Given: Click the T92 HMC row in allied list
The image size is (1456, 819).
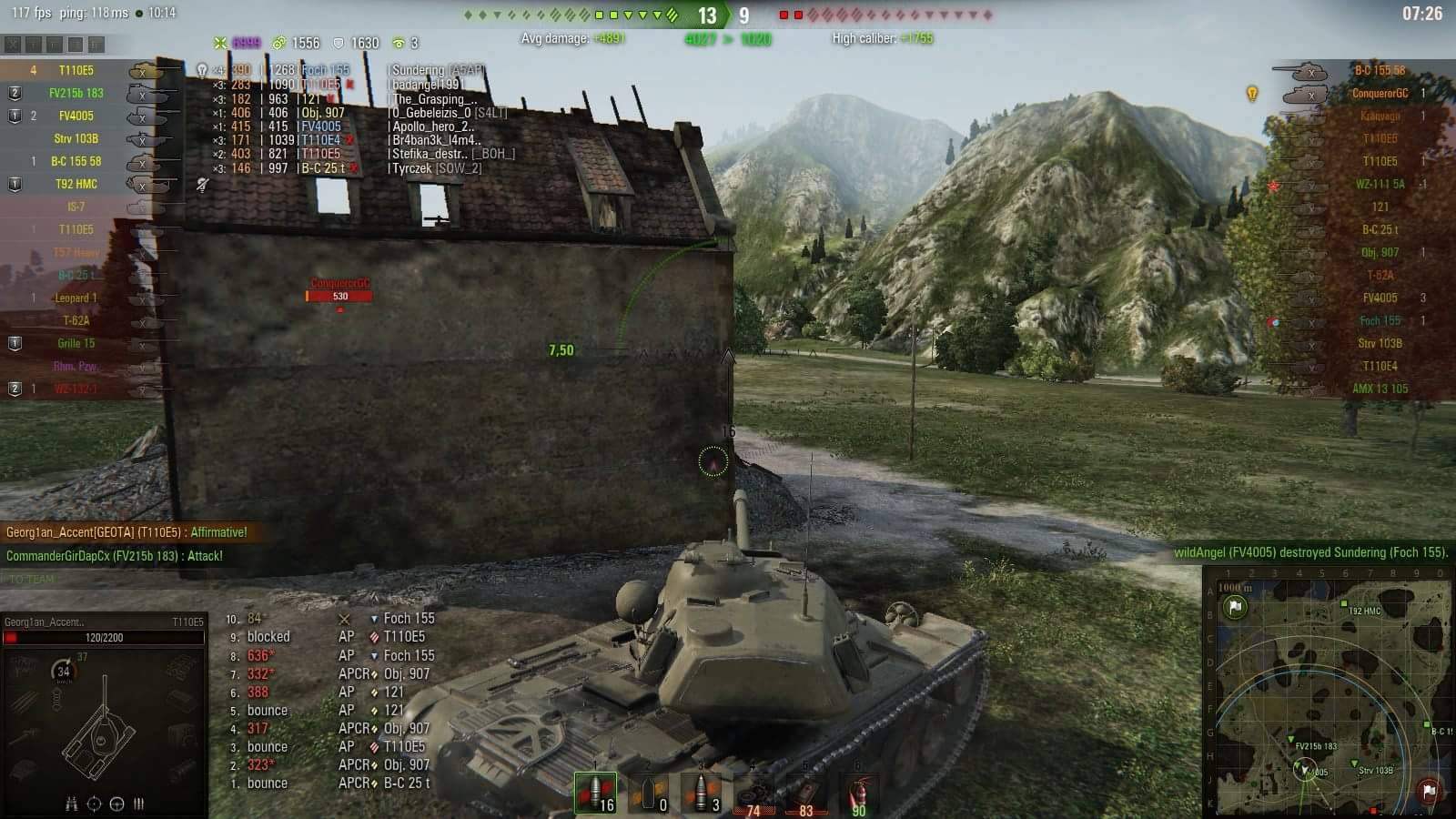Looking at the screenshot, I should [76, 184].
